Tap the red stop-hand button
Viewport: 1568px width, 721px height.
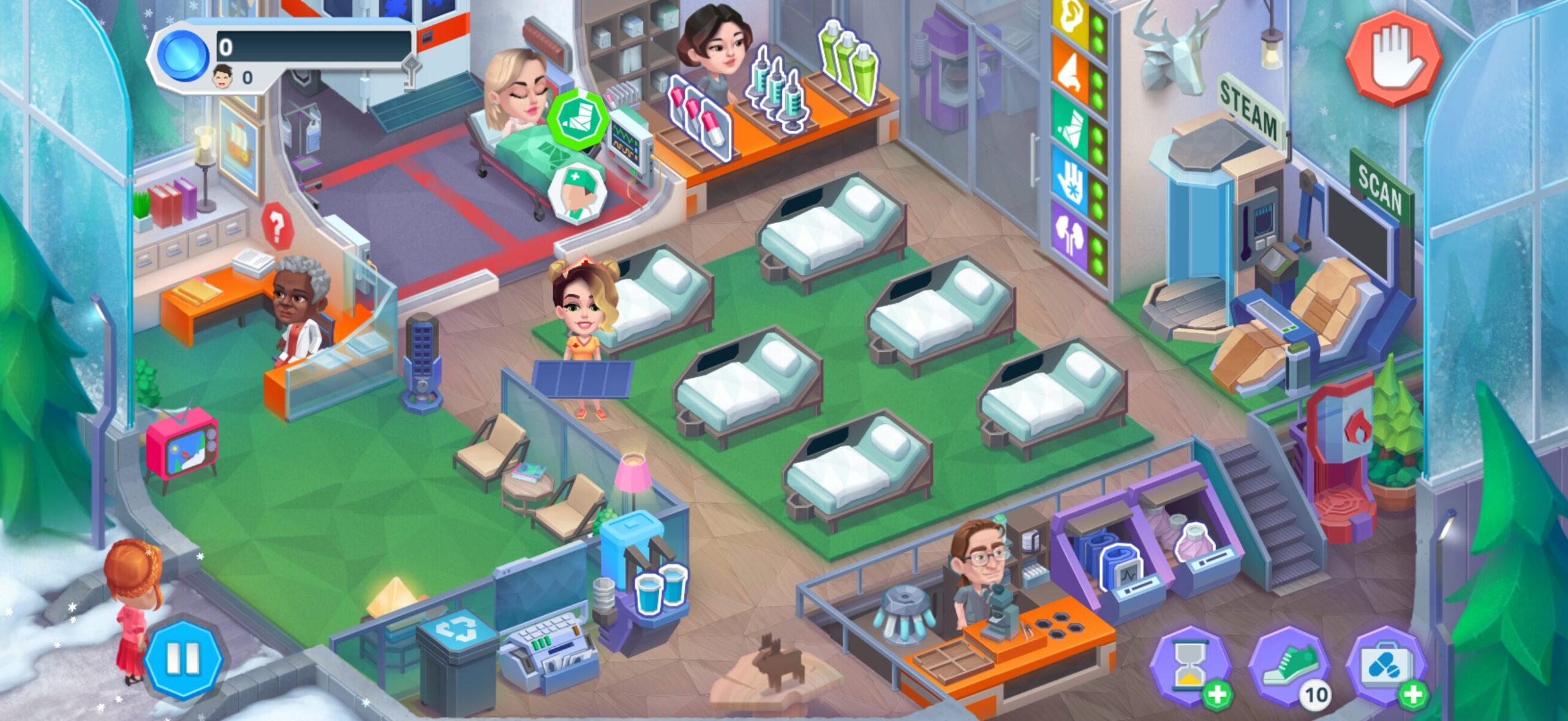[1393, 57]
